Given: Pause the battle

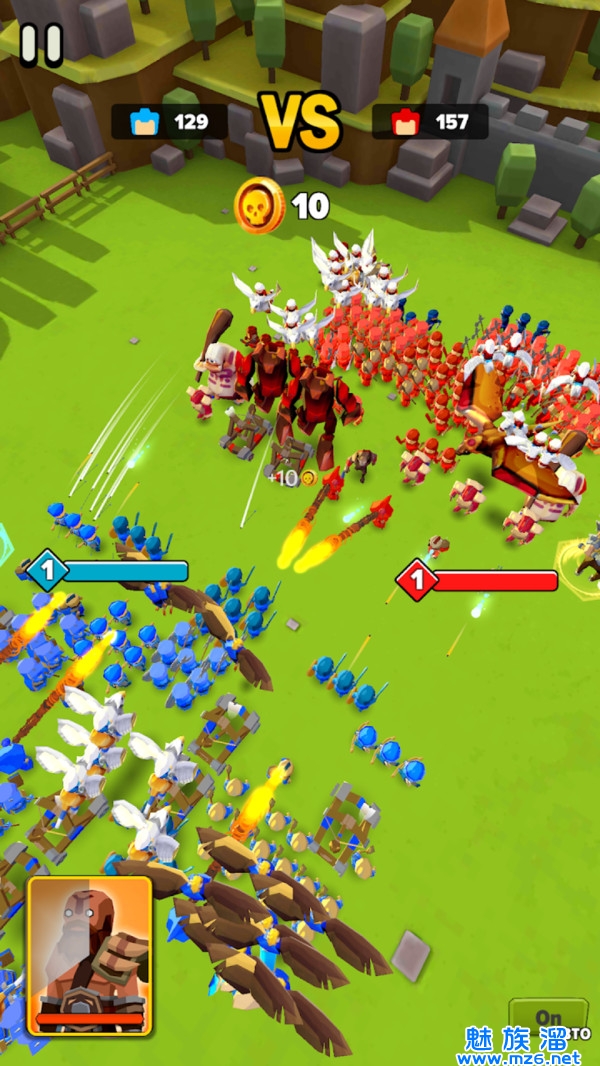Looking at the screenshot, I should [41, 45].
